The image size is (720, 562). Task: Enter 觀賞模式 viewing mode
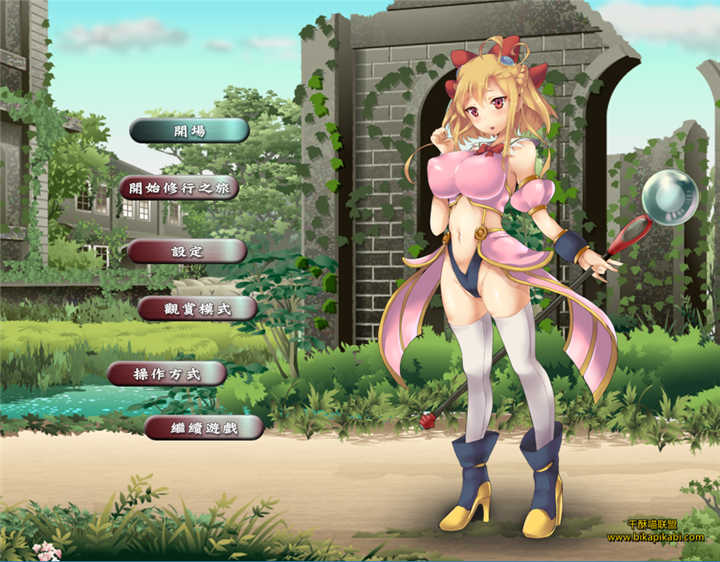pyautogui.click(x=197, y=308)
